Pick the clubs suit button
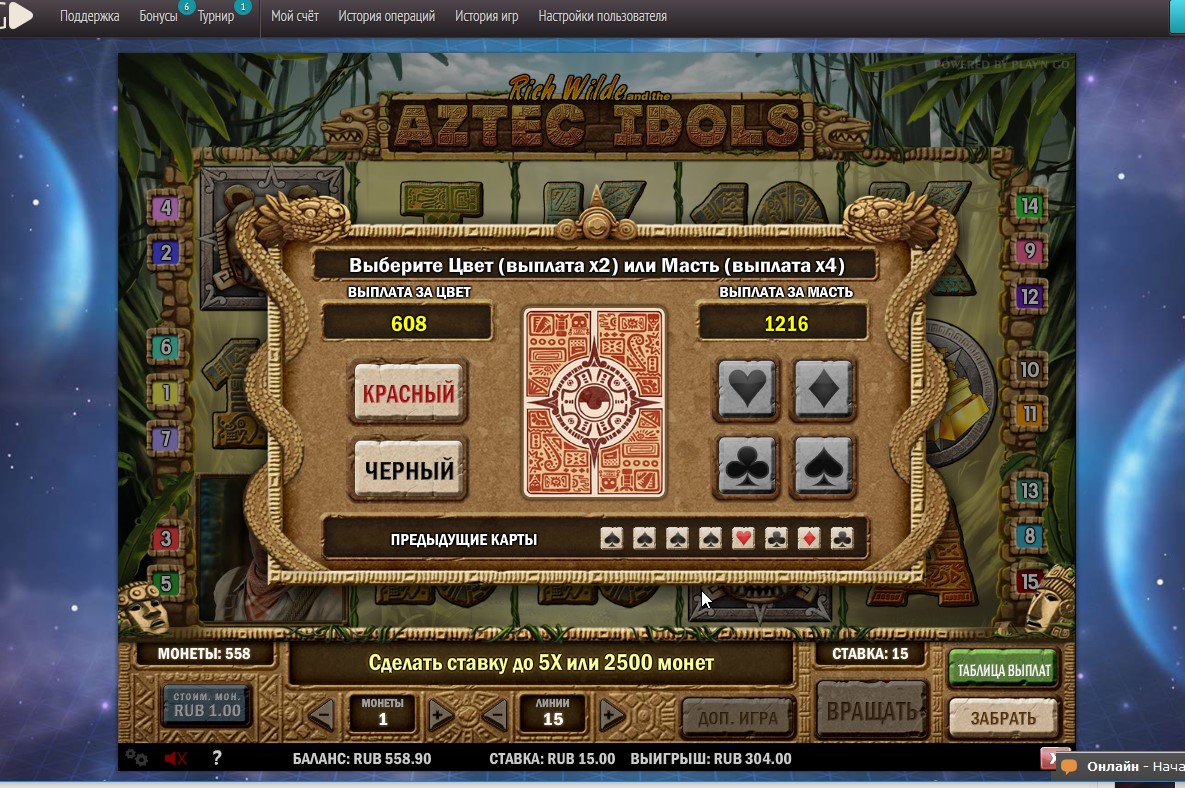 748,465
